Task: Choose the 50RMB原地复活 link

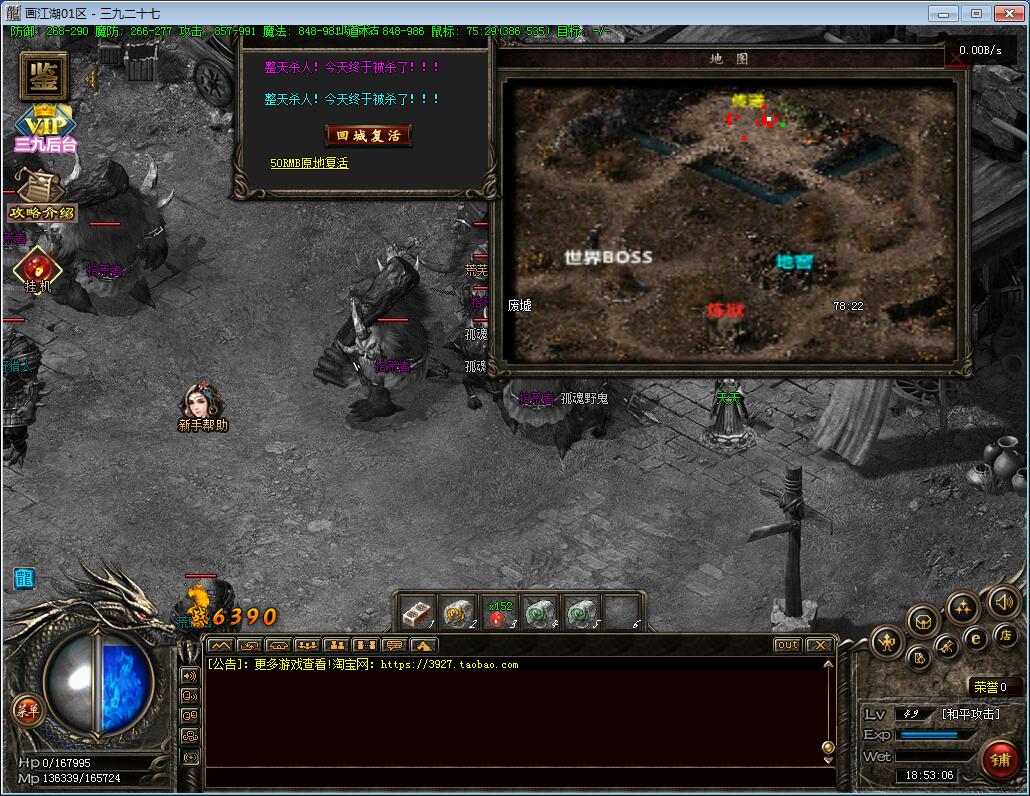Action: 309,163
